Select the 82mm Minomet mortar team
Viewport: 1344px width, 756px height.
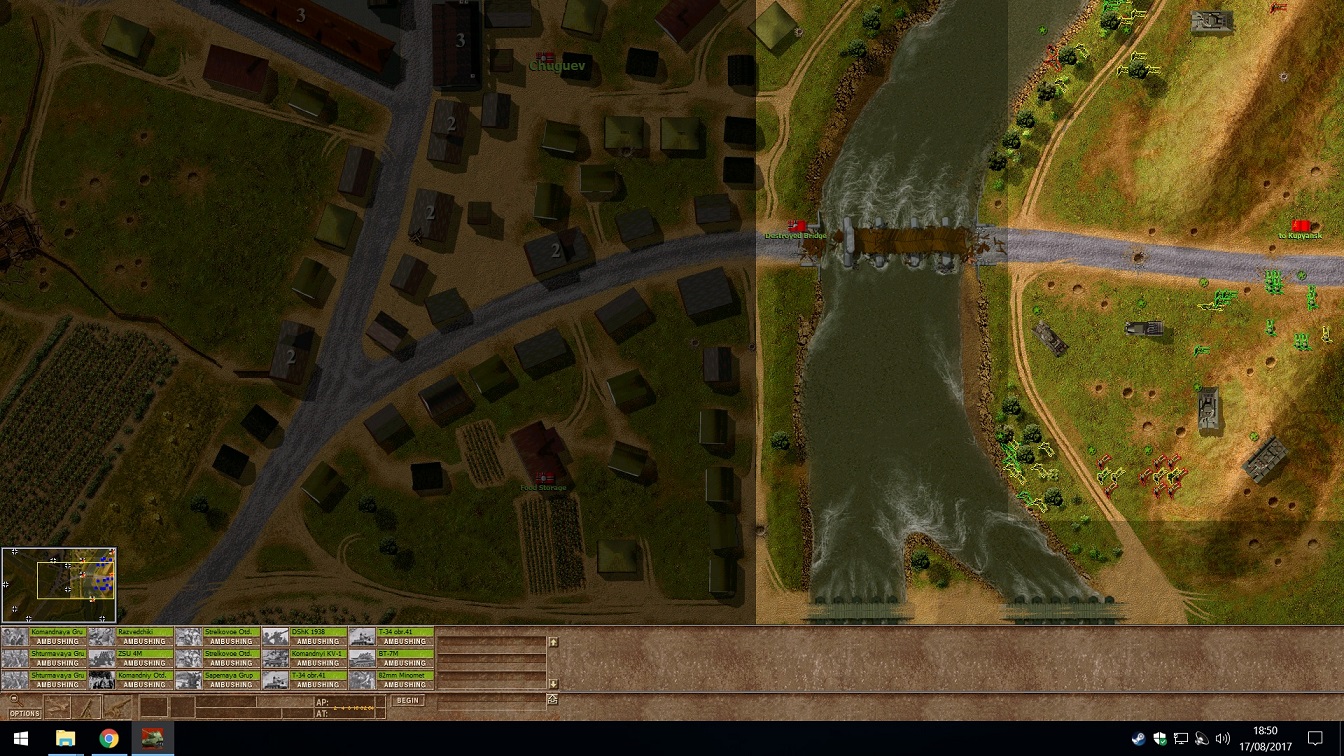391,680
